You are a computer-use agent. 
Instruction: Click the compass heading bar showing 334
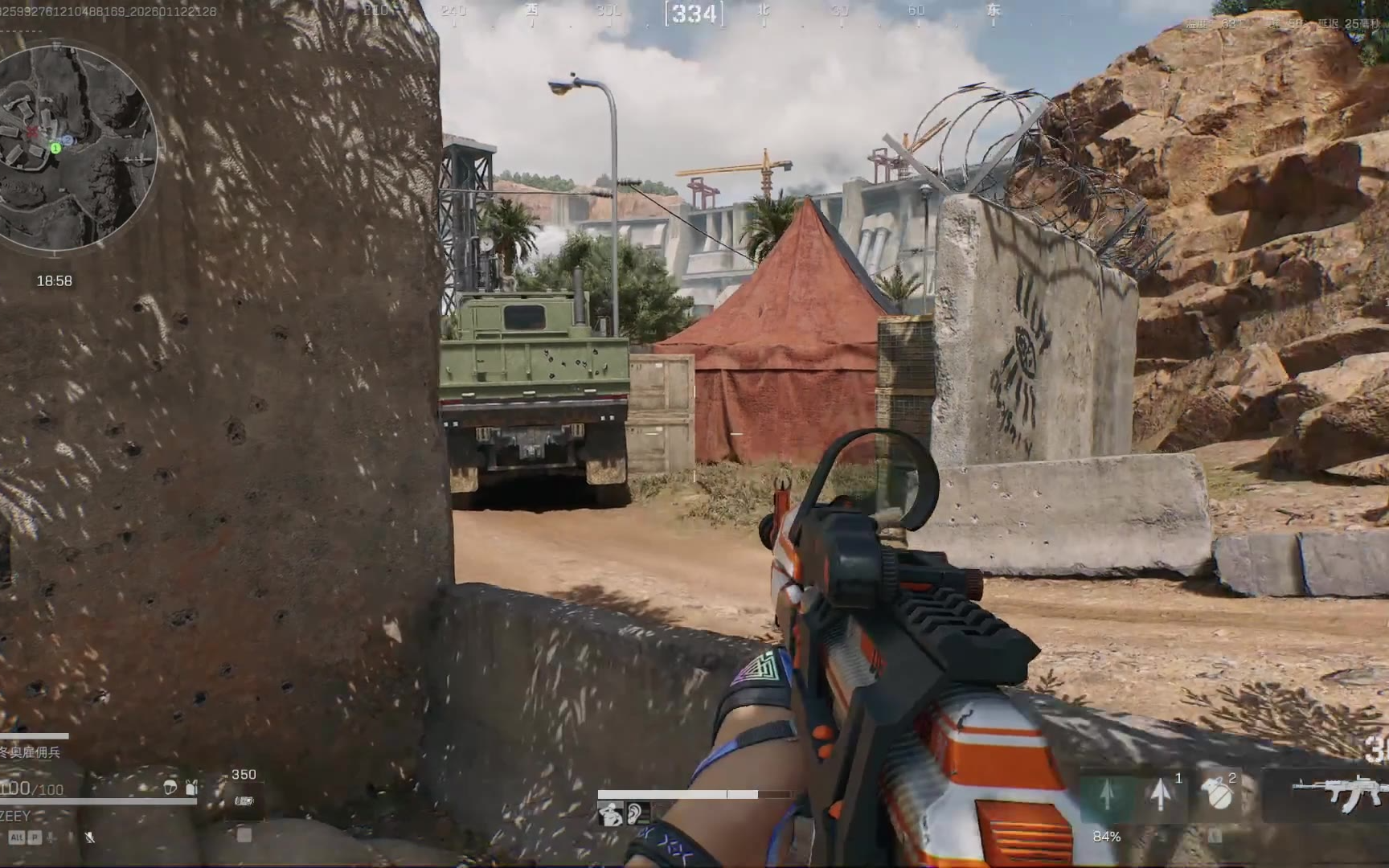point(694,14)
